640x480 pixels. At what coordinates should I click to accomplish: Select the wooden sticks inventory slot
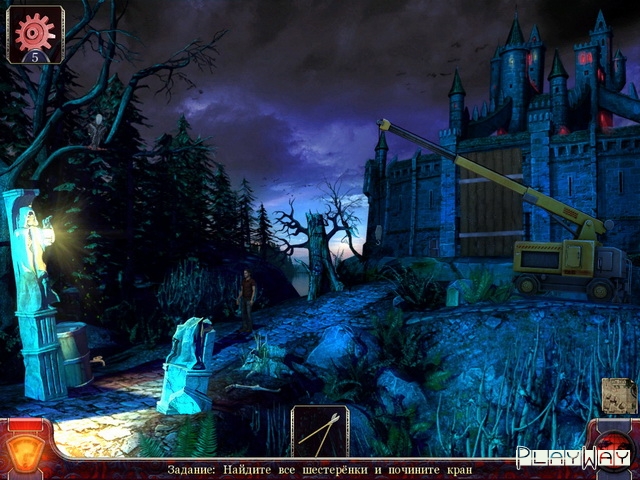[x=320, y=431]
